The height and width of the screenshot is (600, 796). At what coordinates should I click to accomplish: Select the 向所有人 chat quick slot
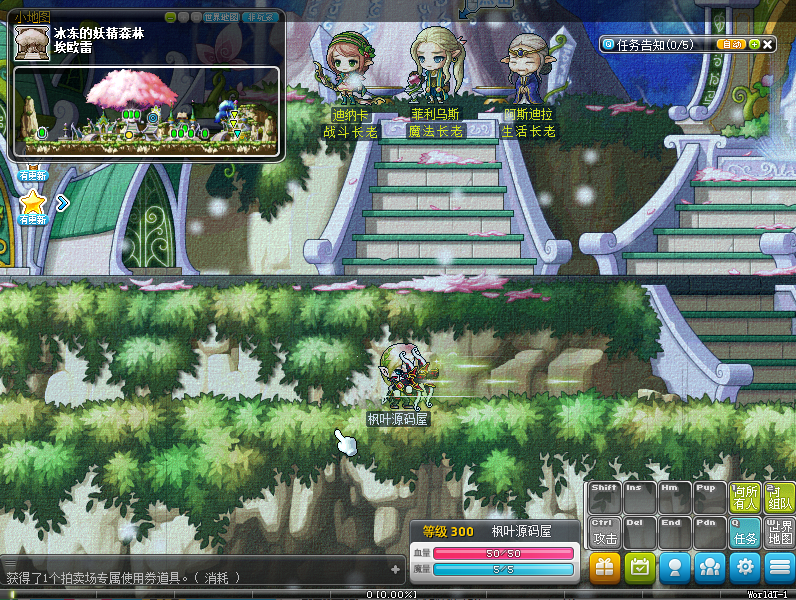(x=745, y=497)
